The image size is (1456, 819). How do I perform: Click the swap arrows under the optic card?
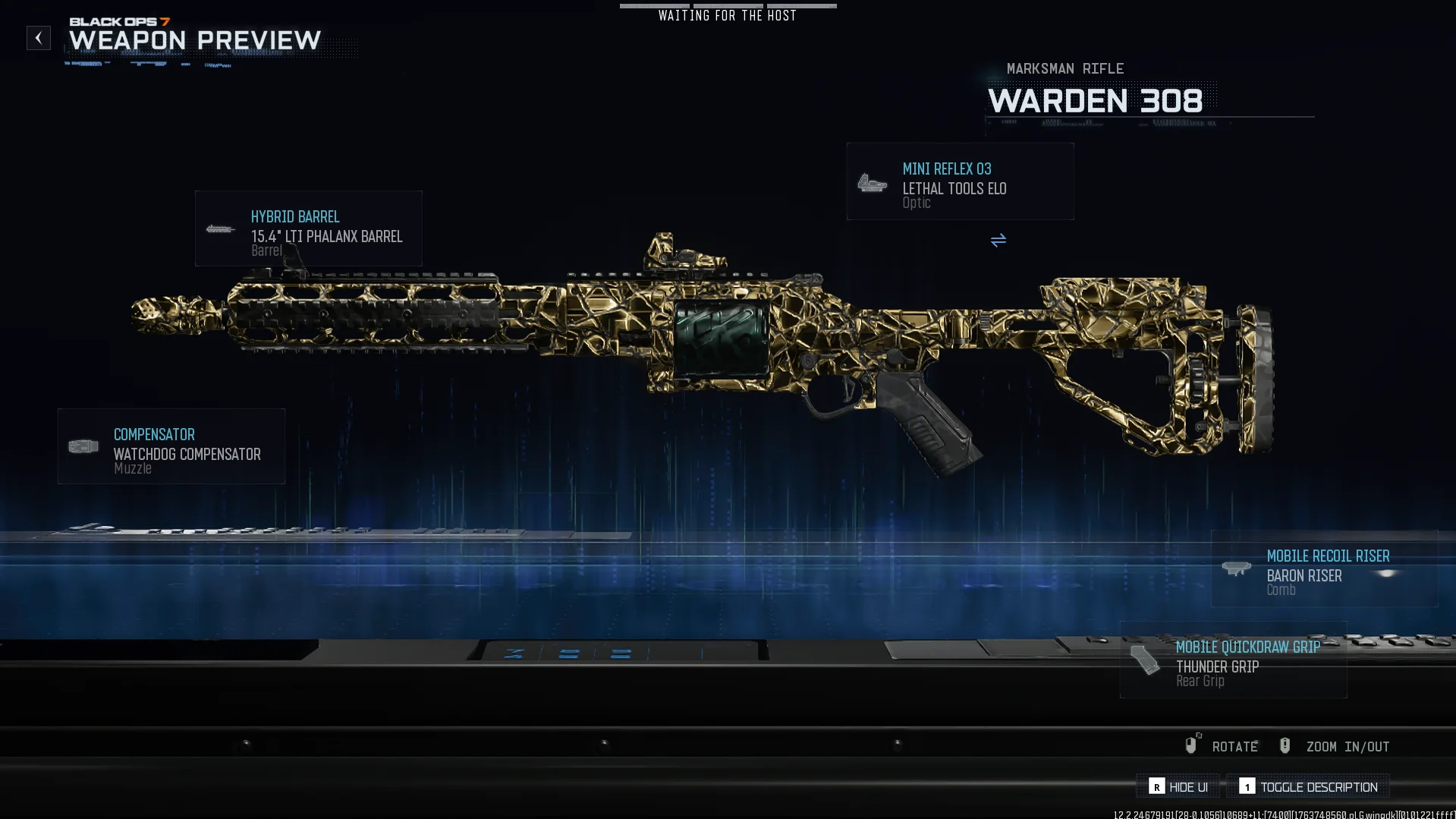998,241
